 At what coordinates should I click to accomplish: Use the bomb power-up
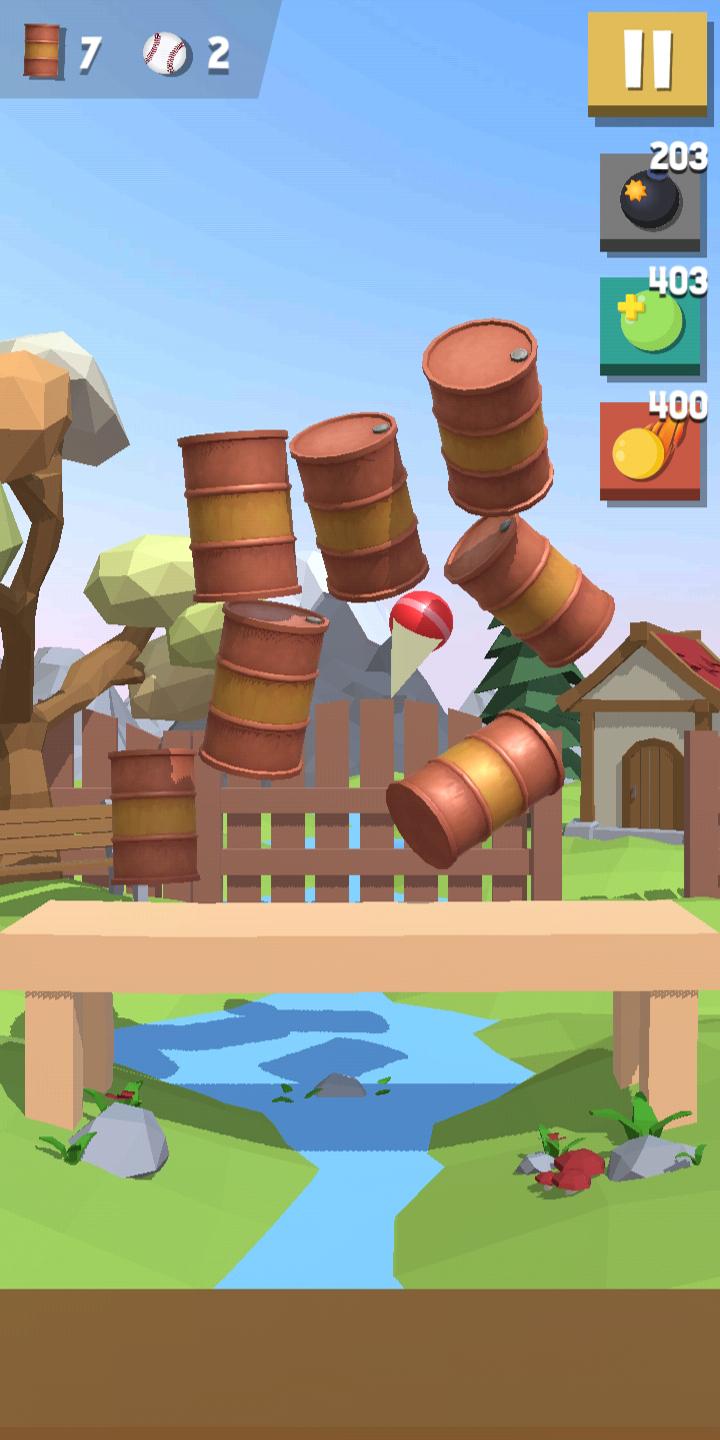click(x=650, y=202)
